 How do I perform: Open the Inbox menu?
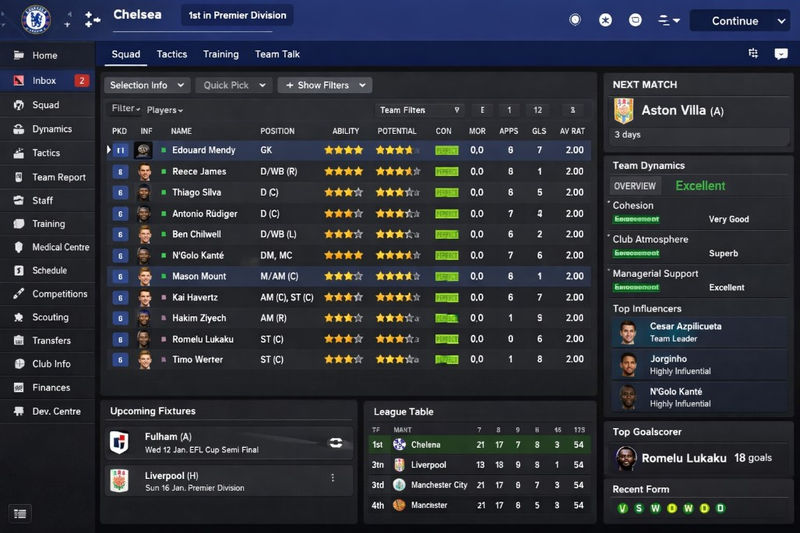(x=44, y=80)
